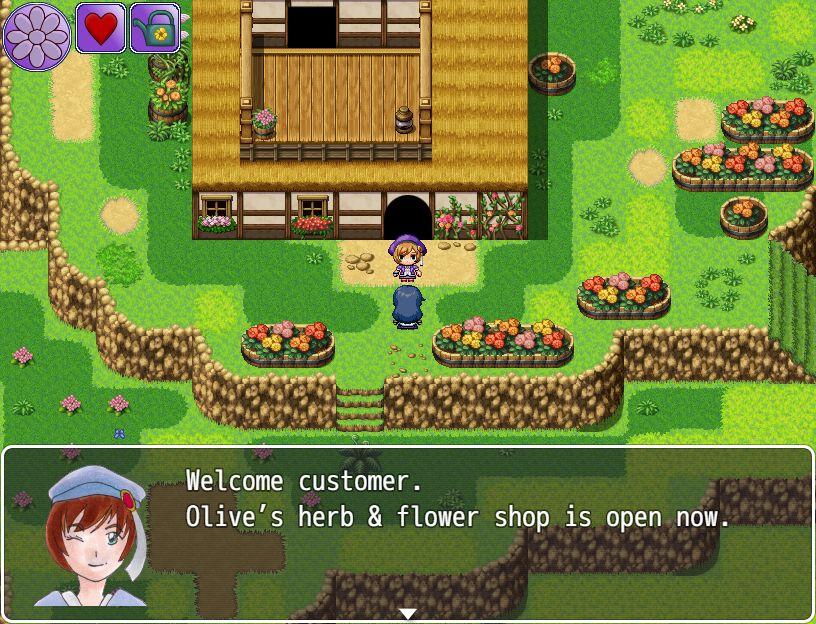The width and height of the screenshot is (816, 624).
Task: Open the purple flower menu icon
Action: [x=37, y=36]
